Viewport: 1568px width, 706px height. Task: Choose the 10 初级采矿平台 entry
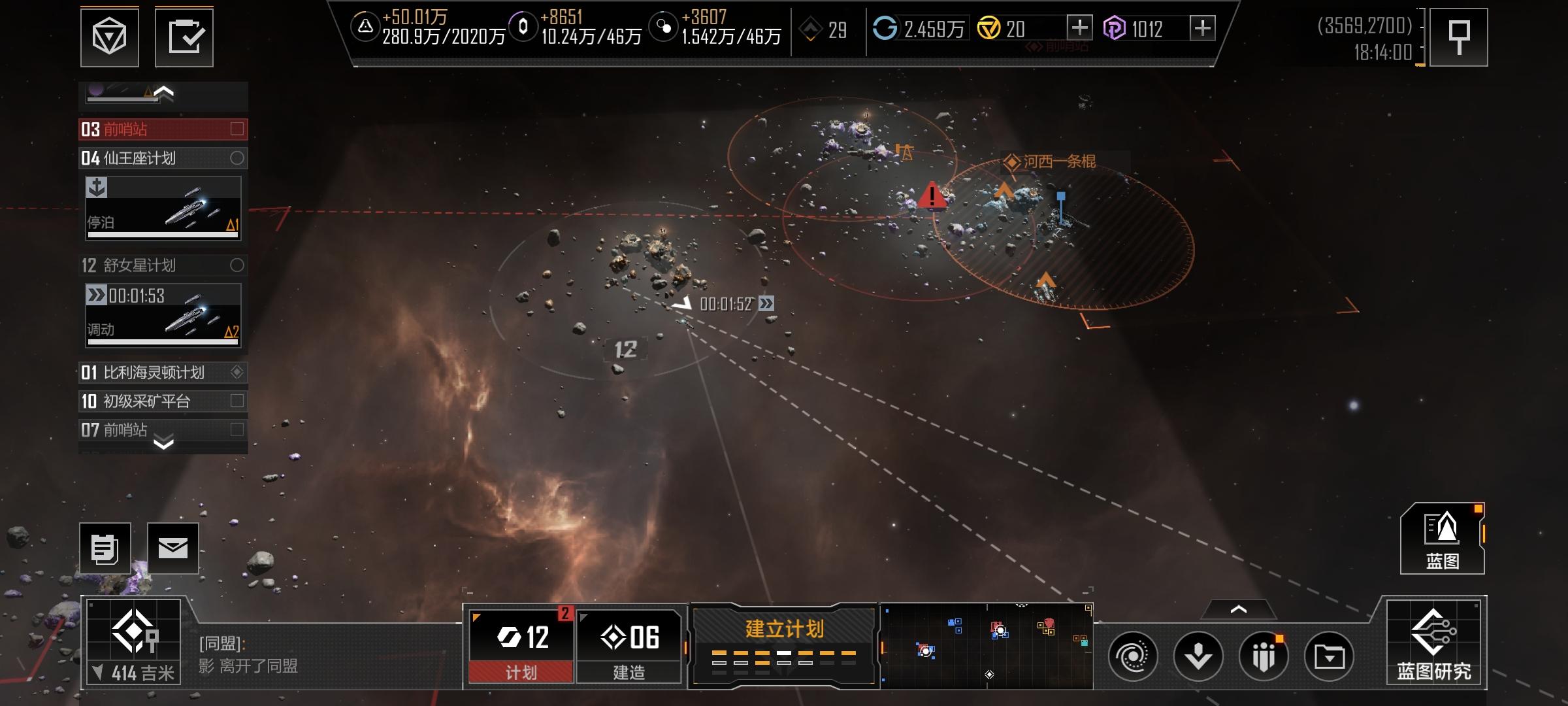tap(163, 401)
